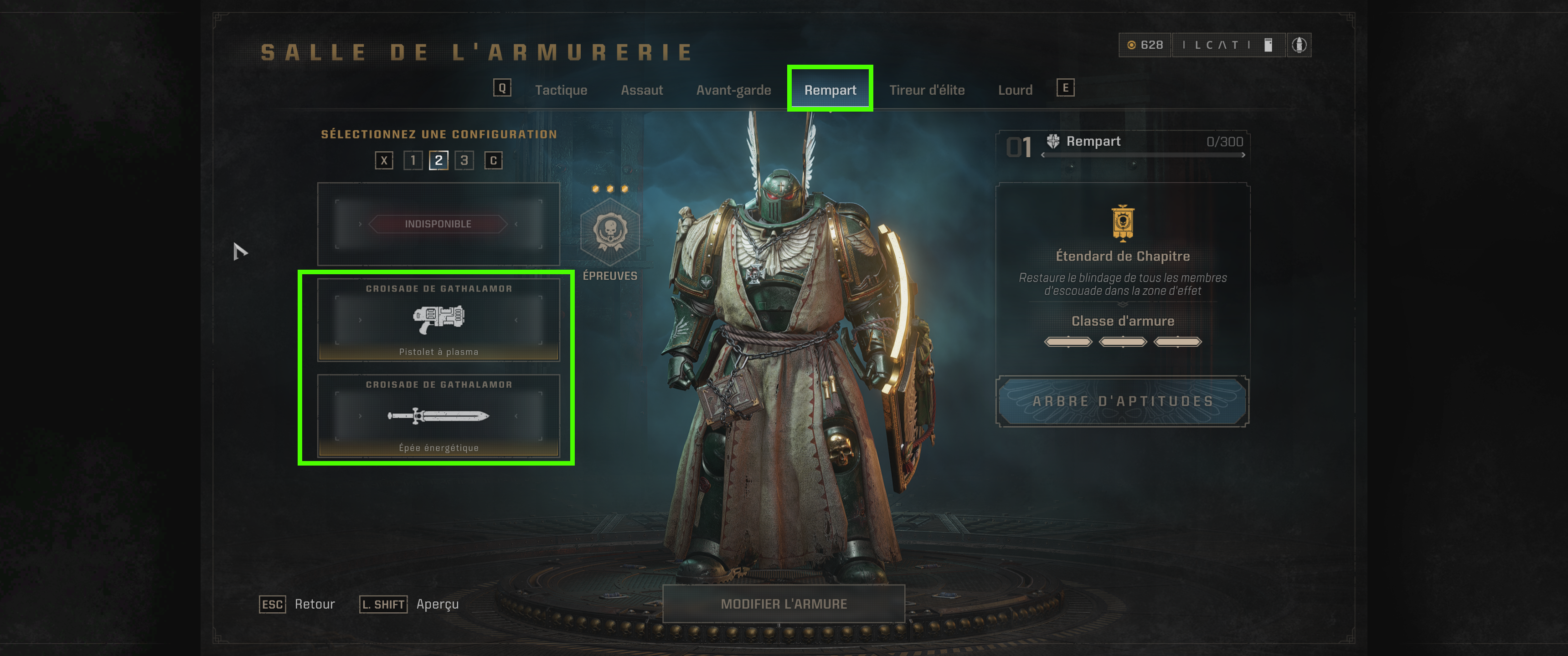This screenshot has width=1568, height=656.
Task: Open the Tireur d'élite tab
Action: coord(928,89)
